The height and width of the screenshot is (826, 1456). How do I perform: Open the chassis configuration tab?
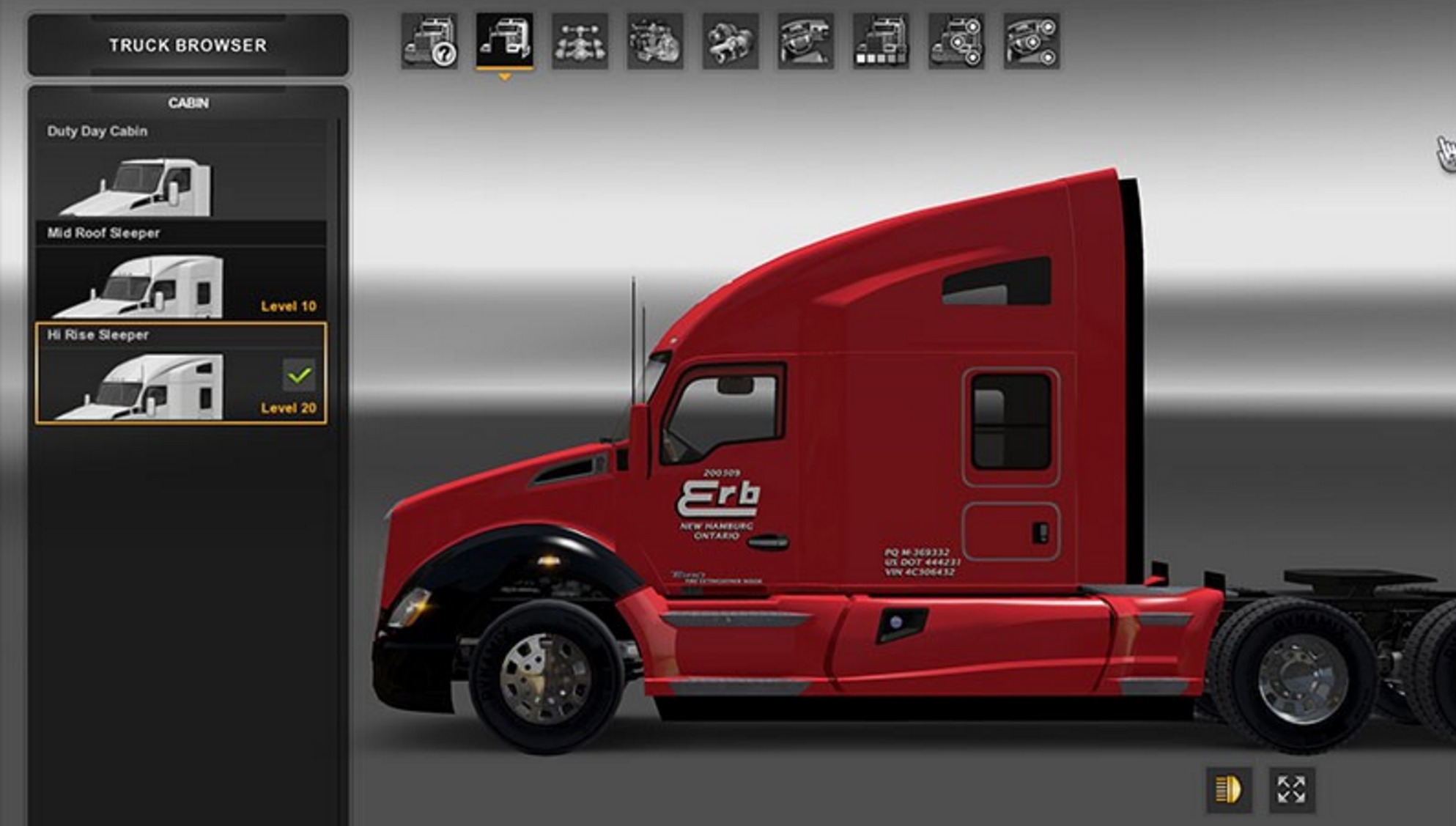(x=580, y=42)
